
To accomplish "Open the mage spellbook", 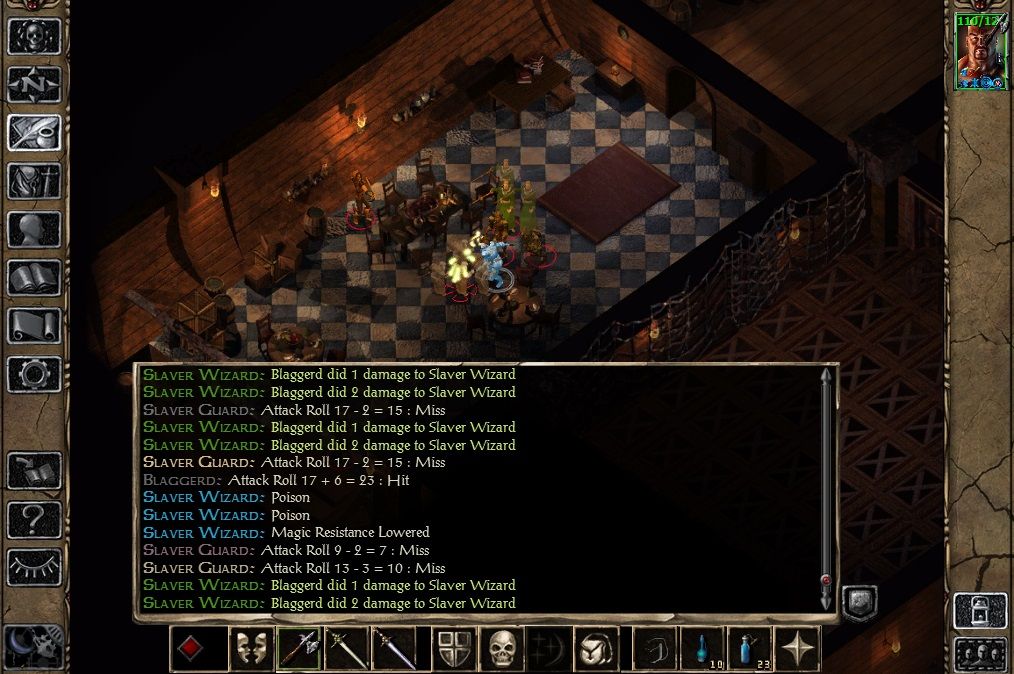I will 34,277.
